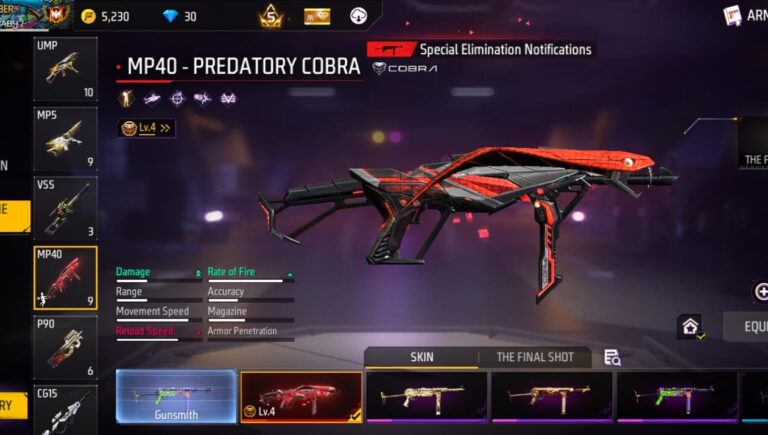This screenshot has height=435, width=768.
Task: Select the CG15 weapon entry
Action: (65, 410)
